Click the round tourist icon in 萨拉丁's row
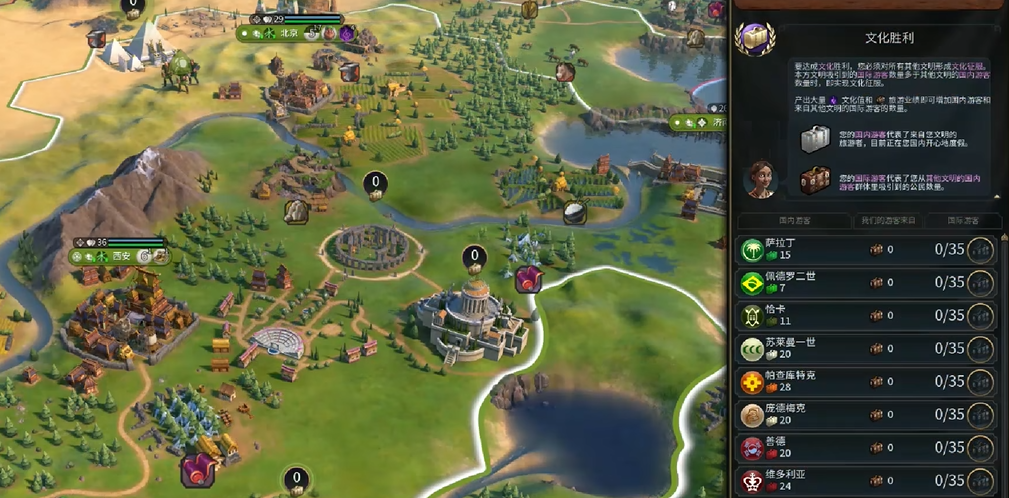This screenshot has width=1009, height=498. pyautogui.click(x=980, y=250)
